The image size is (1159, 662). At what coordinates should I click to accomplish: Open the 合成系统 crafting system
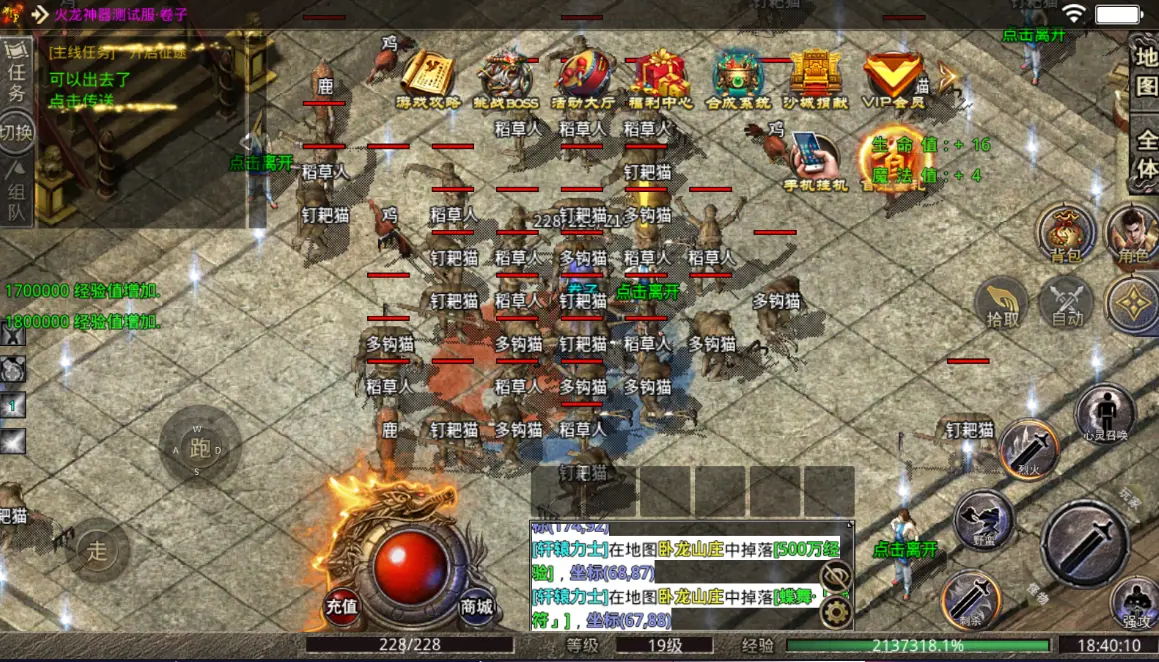[738, 76]
